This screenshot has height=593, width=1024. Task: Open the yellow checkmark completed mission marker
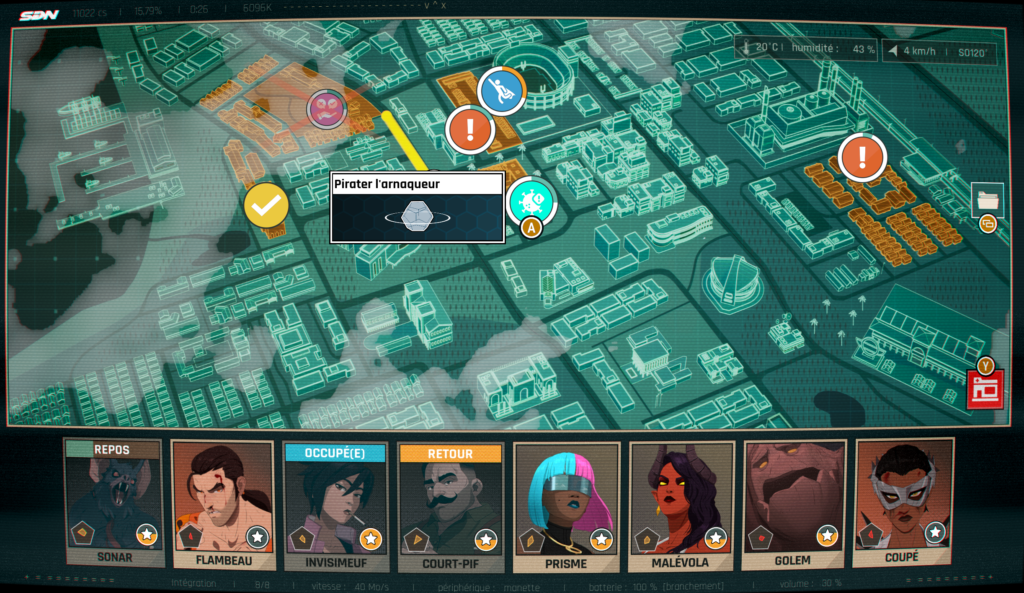(x=266, y=206)
